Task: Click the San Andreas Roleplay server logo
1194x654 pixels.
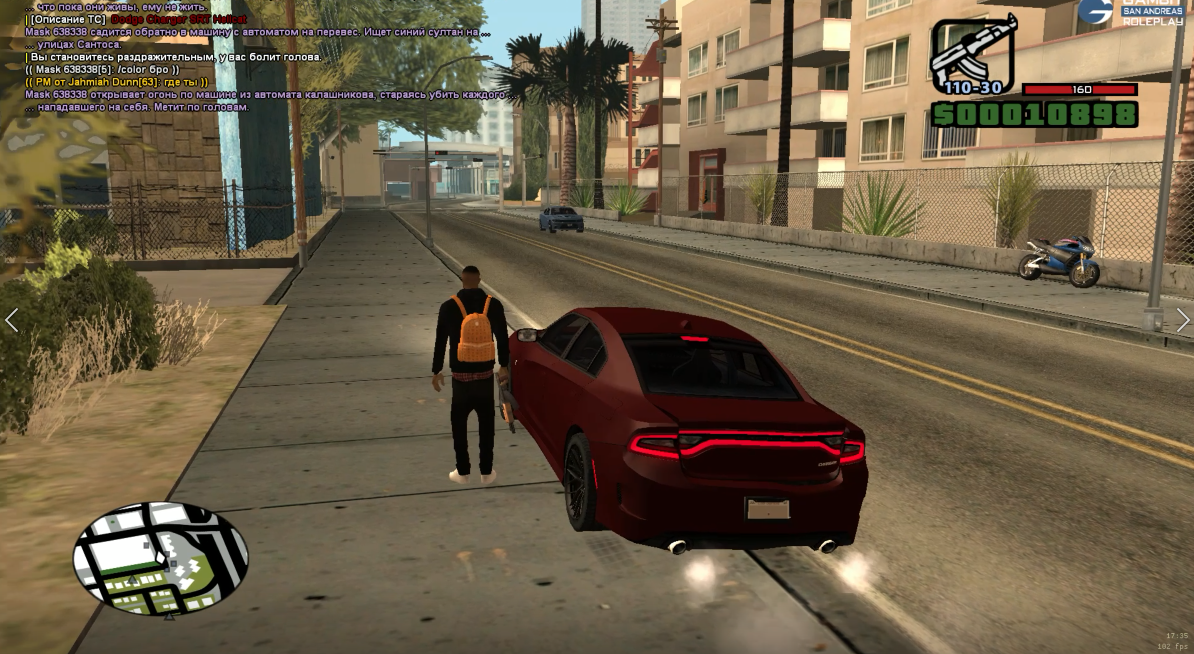Action: point(1132,12)
